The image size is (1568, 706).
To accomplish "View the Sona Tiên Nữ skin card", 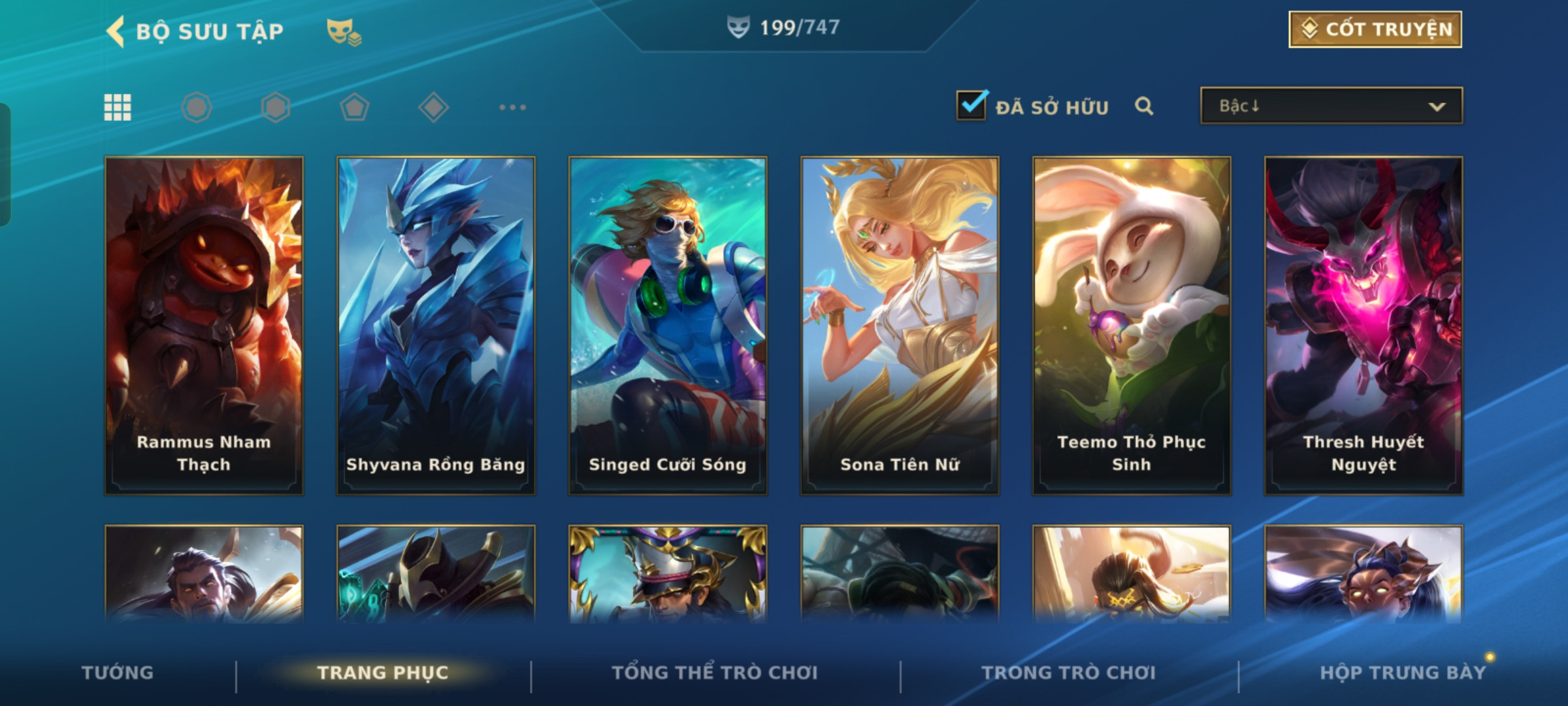I will pyautogui.click(x=900, y=325).
